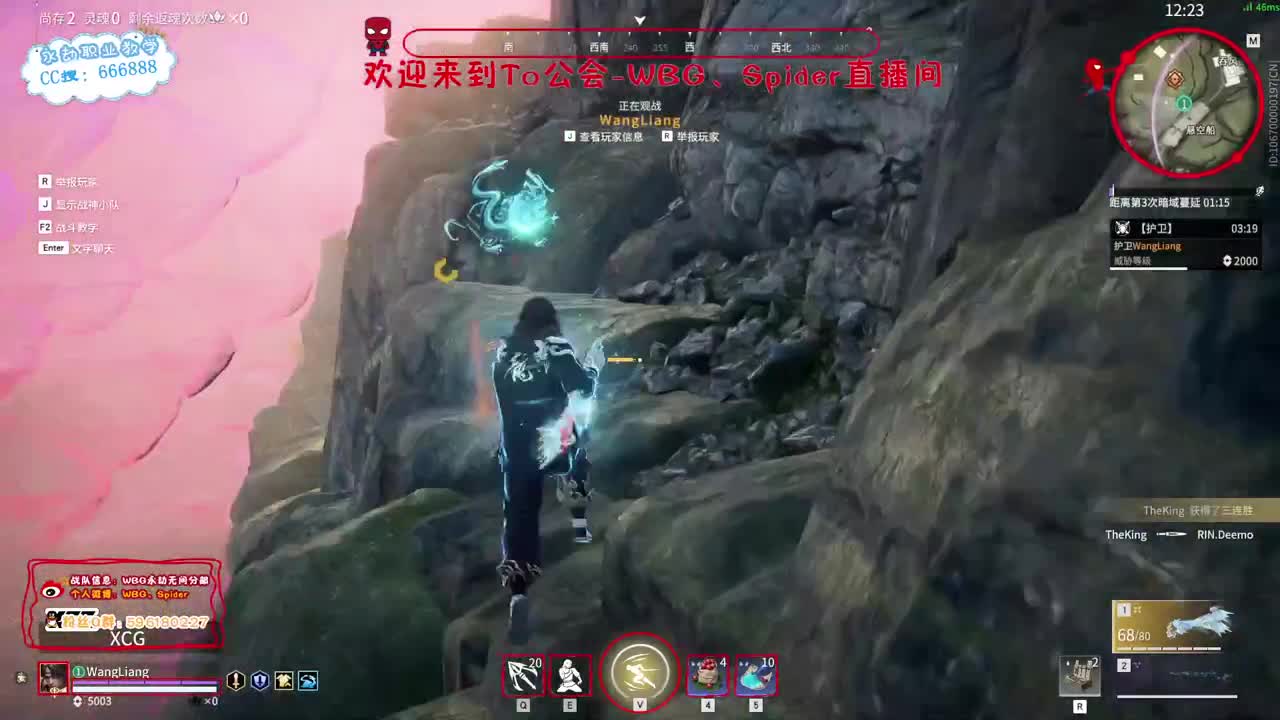Click the blue shield defense stat icon

pos(261,680)
